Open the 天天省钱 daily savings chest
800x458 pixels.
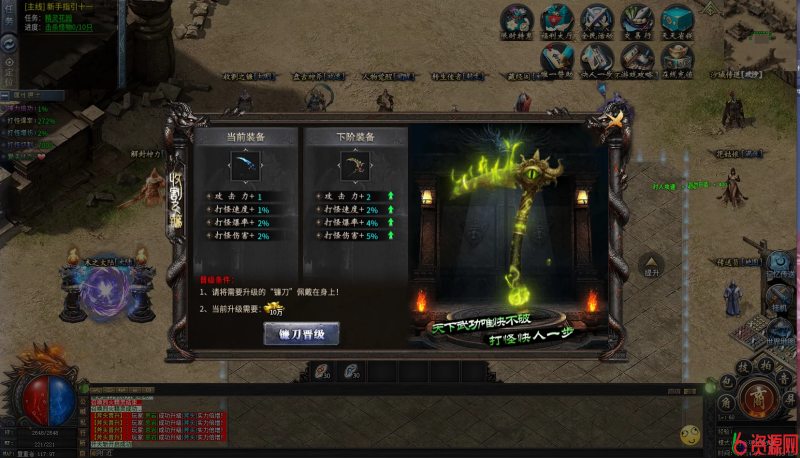677,19
